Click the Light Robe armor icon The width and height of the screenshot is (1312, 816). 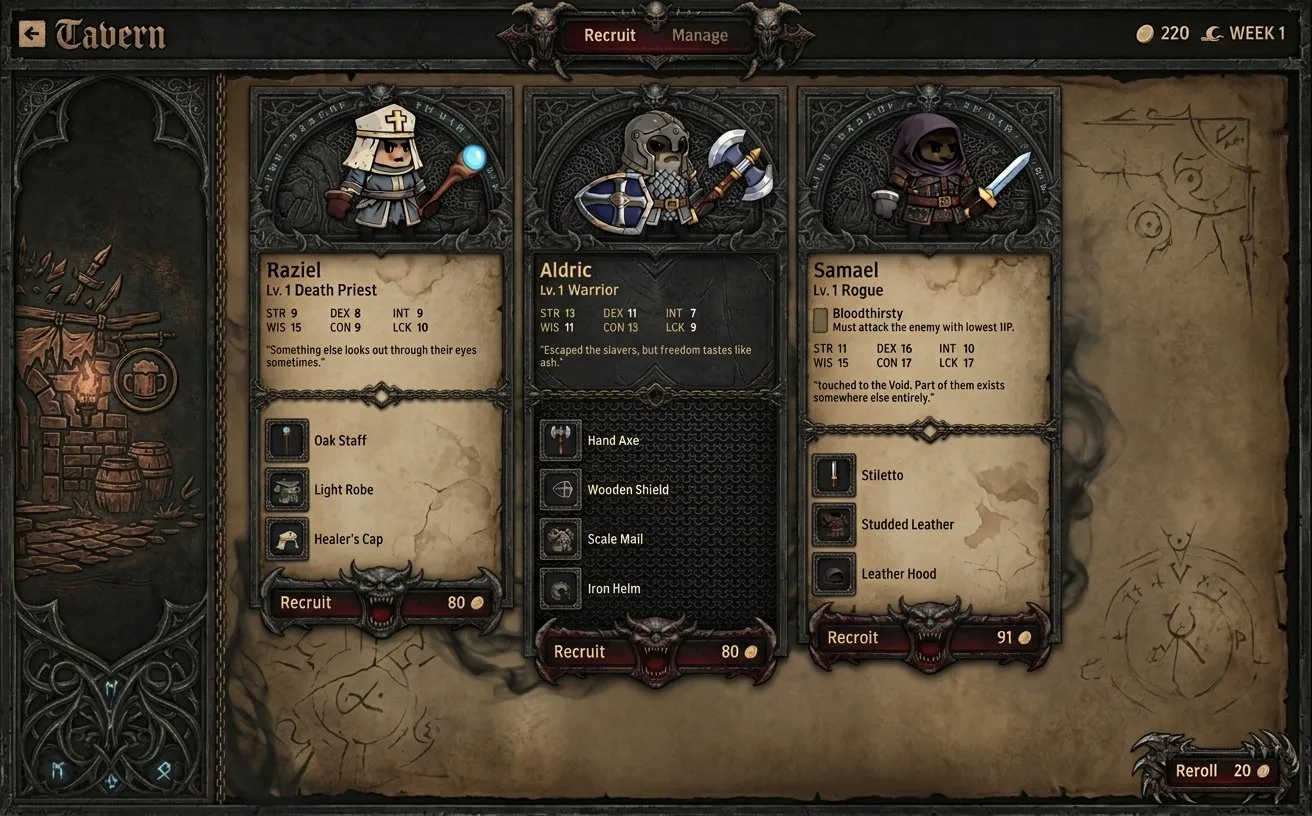286,490
